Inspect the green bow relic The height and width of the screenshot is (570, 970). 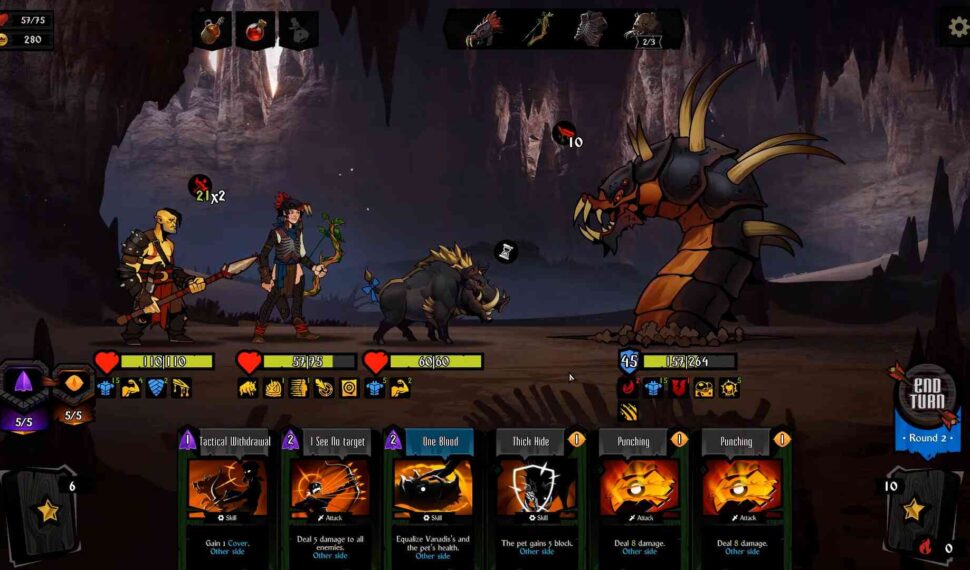(539, 29)
